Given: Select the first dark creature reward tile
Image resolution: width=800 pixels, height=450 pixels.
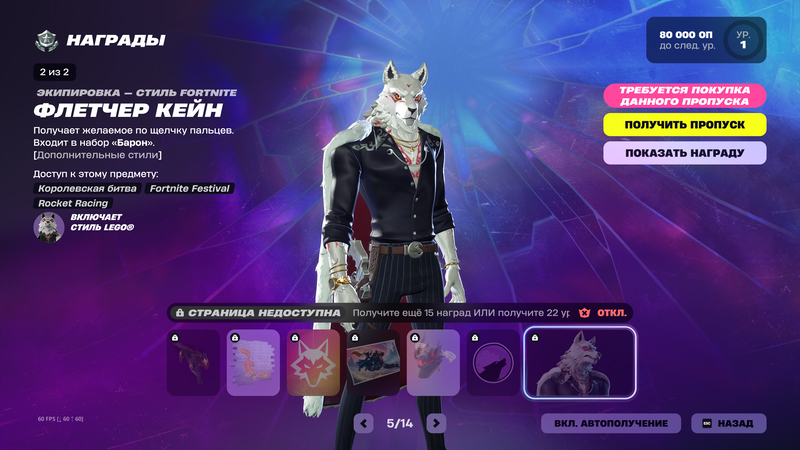Looking at the screenshot, I should pyautogui.click(x=193, y=363).
